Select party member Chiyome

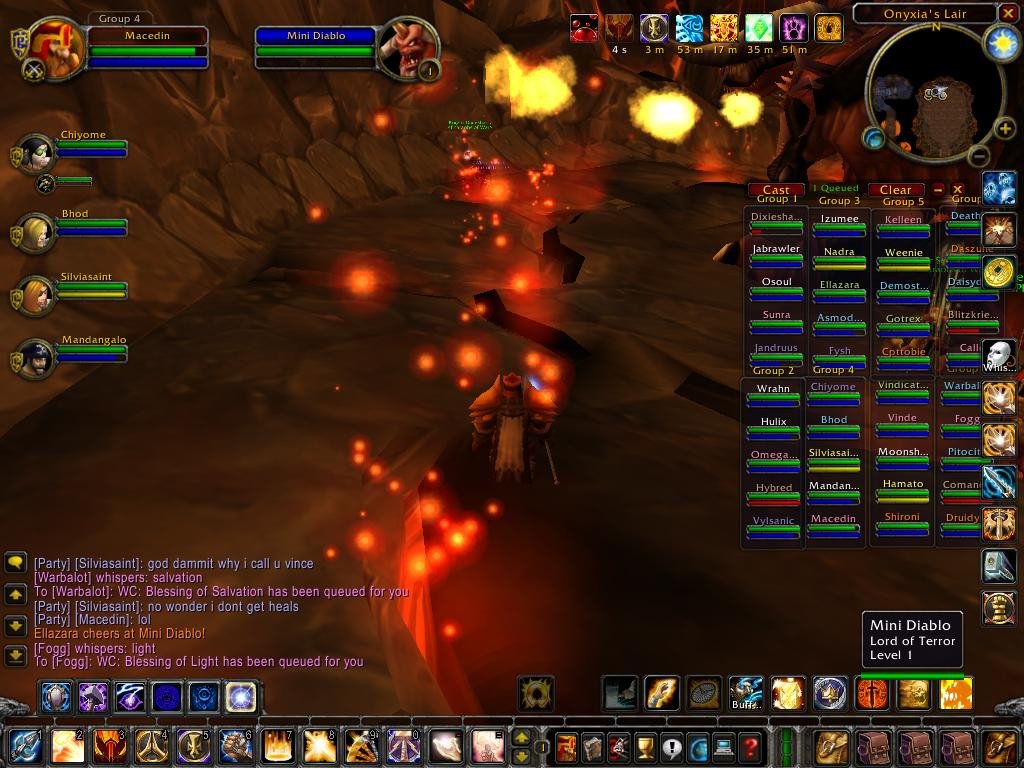coord(37,154)
